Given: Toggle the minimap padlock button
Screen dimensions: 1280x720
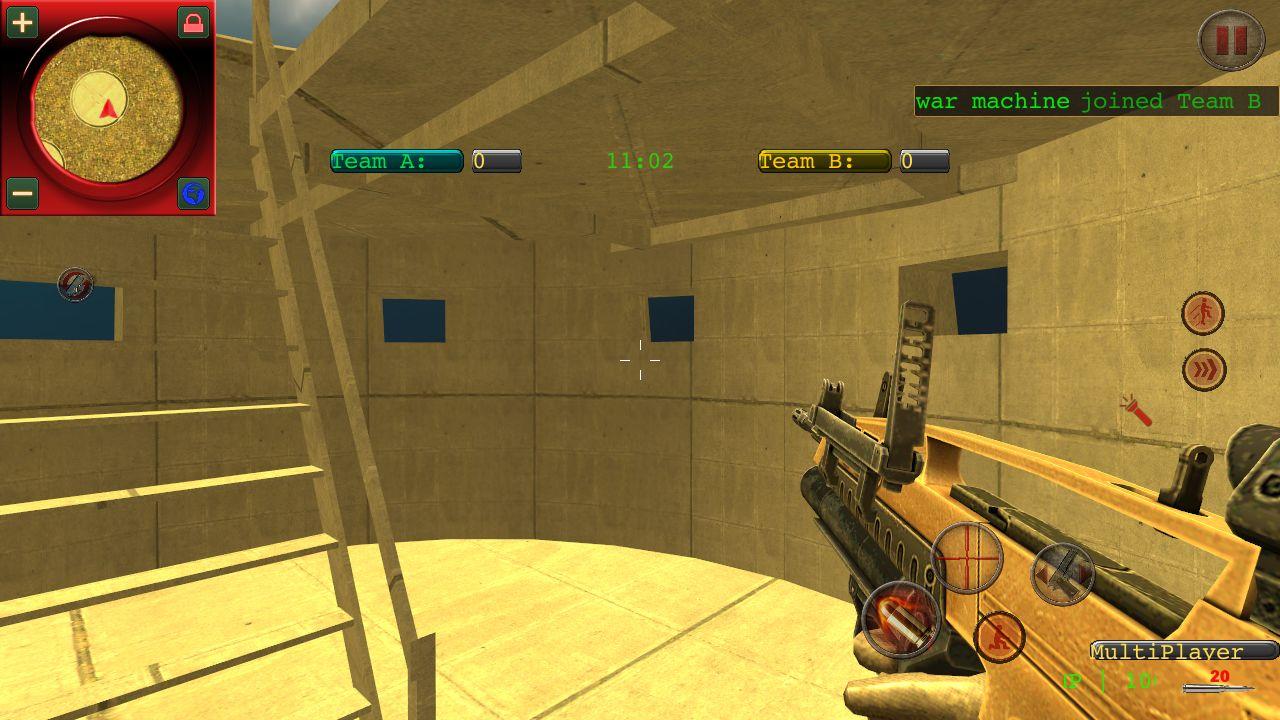Looking at the screenshot, I should (x=193, y=22).
